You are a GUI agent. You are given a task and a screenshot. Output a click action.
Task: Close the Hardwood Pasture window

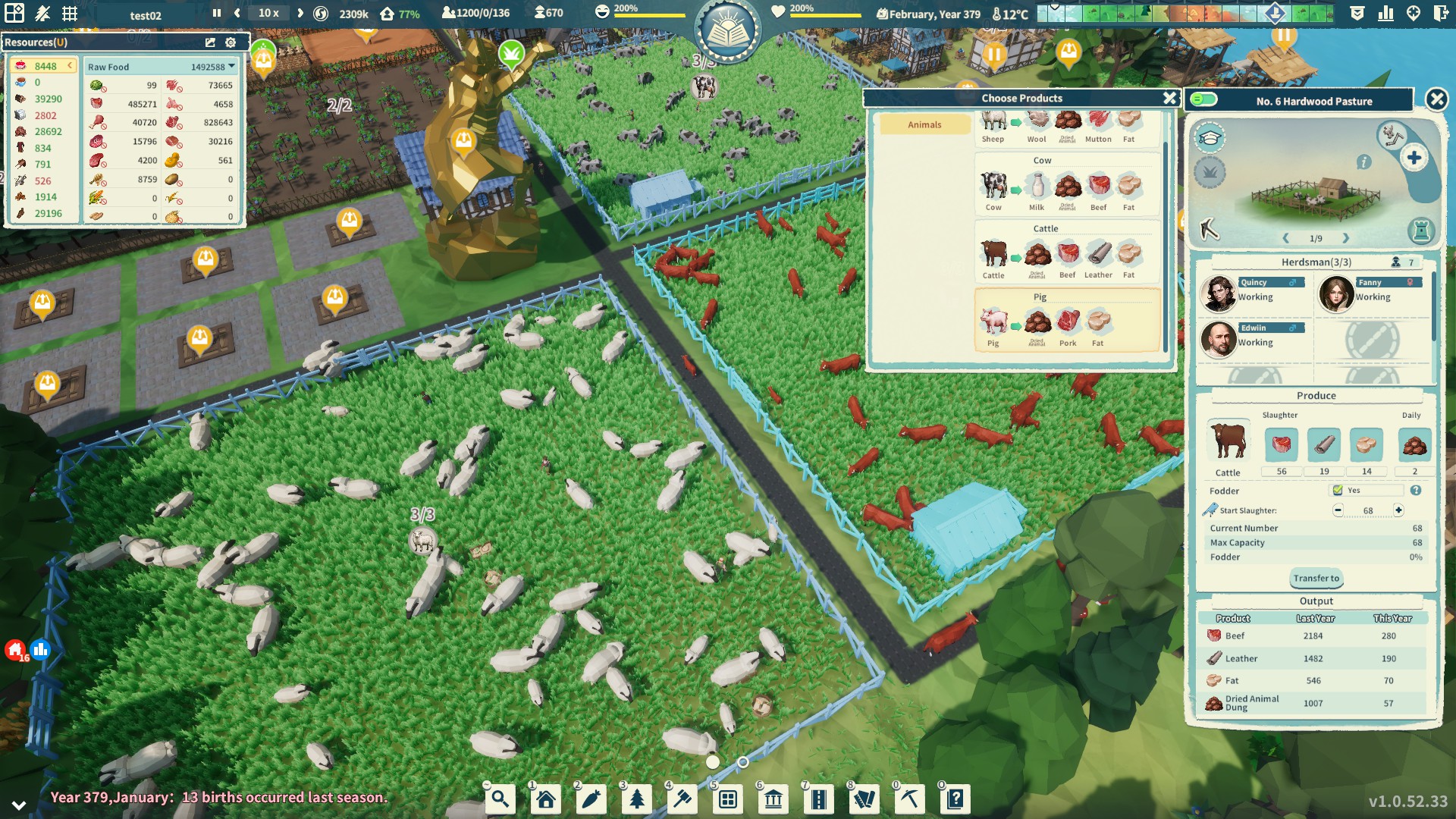(x=1436, y=99)
